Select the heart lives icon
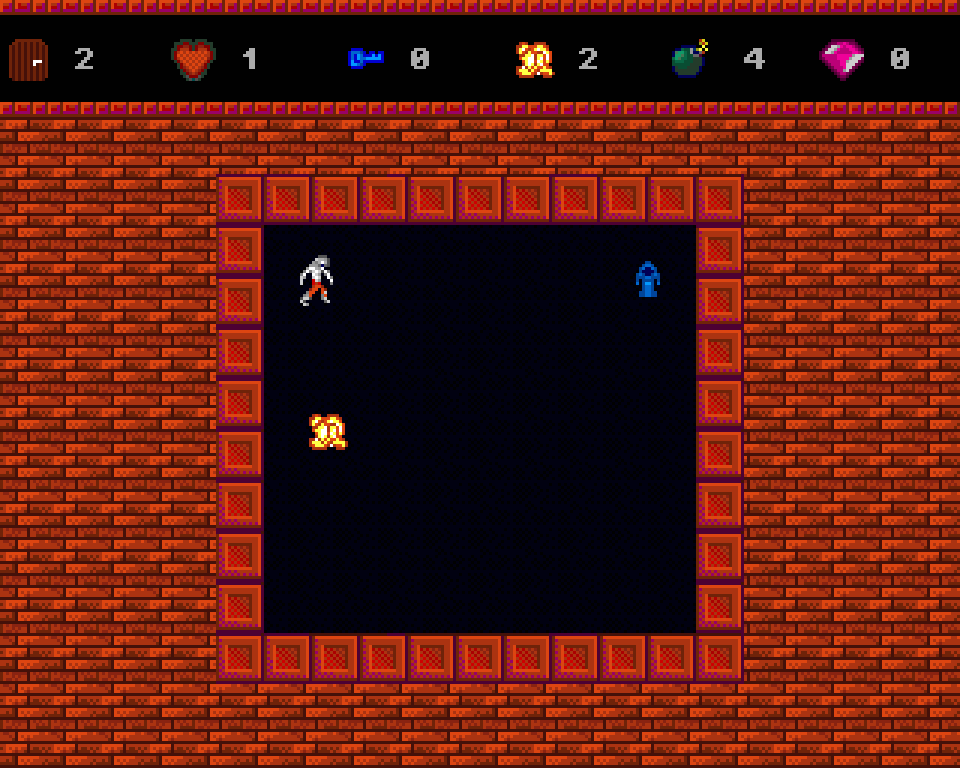The height and width of the screenshot is (768, 960). (193, 59)
